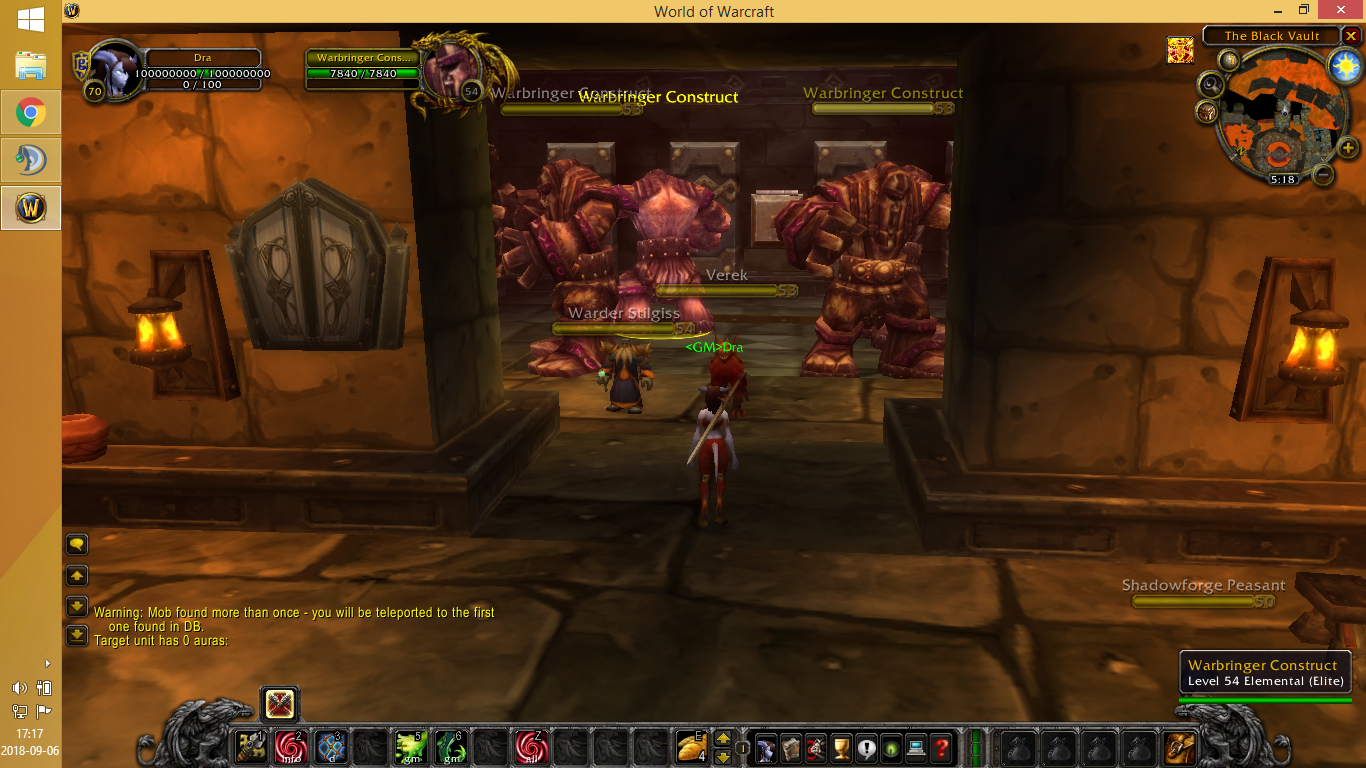Eat the bread item bound to E
1366x768 pixels.
click(692, 748)
